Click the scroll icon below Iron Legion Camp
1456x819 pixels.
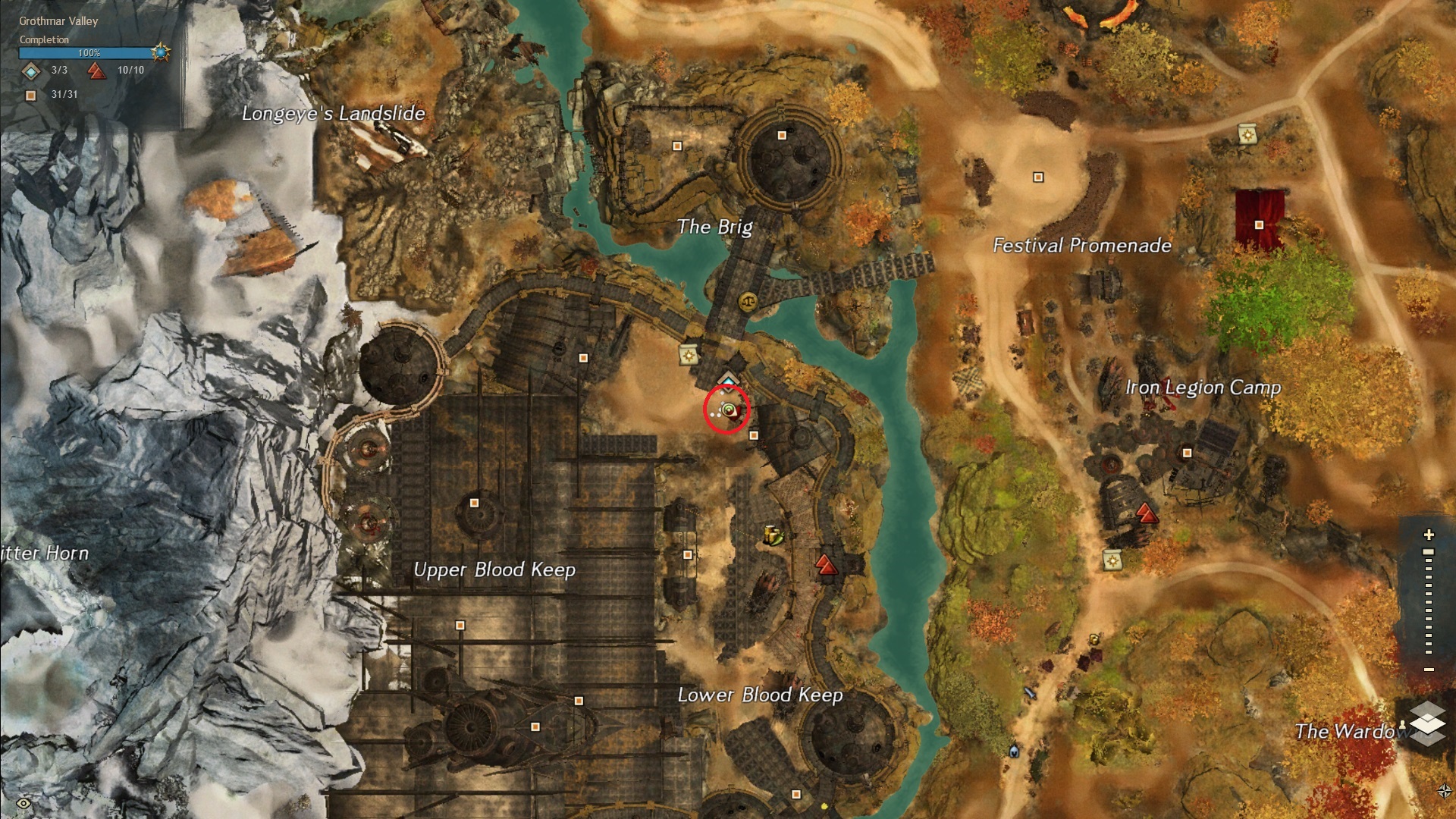1112,560
